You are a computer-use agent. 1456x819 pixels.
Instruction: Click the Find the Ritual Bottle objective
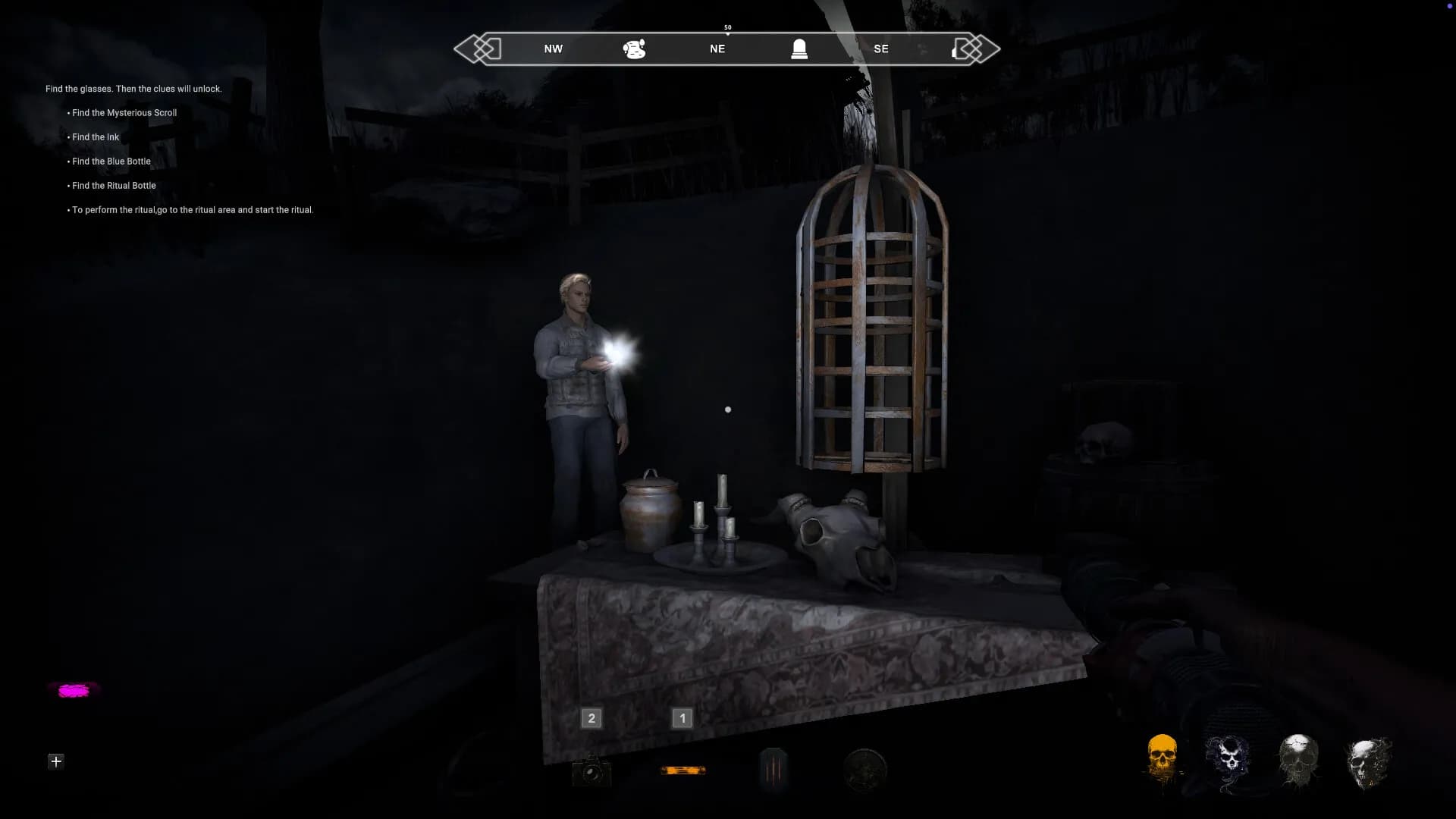[x=114, y=185]
